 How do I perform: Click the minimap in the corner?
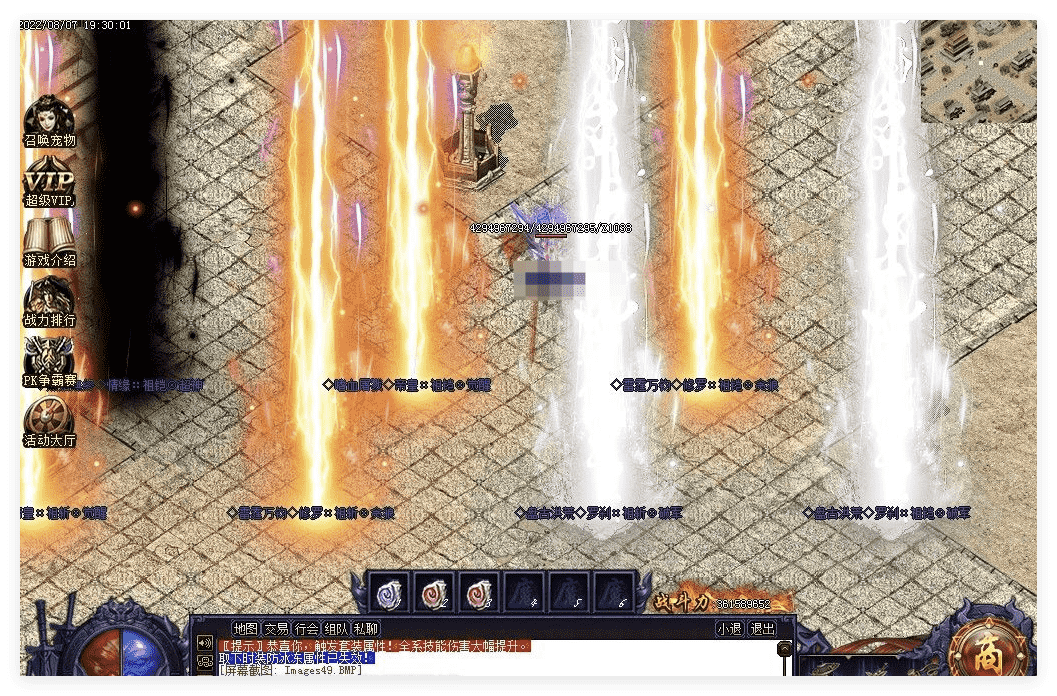[977, 71]
